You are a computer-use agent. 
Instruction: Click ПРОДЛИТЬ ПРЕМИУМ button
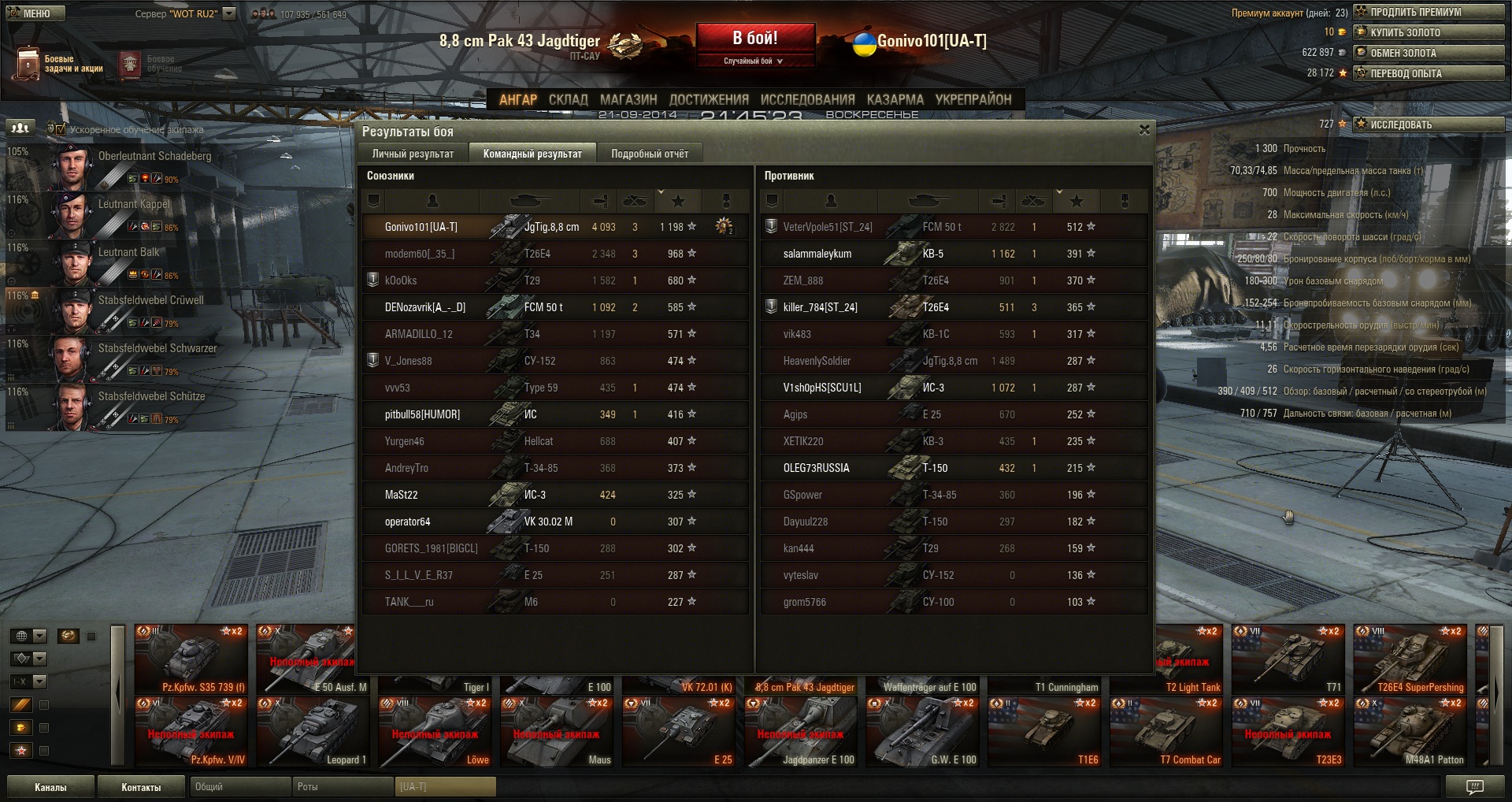1429,12
